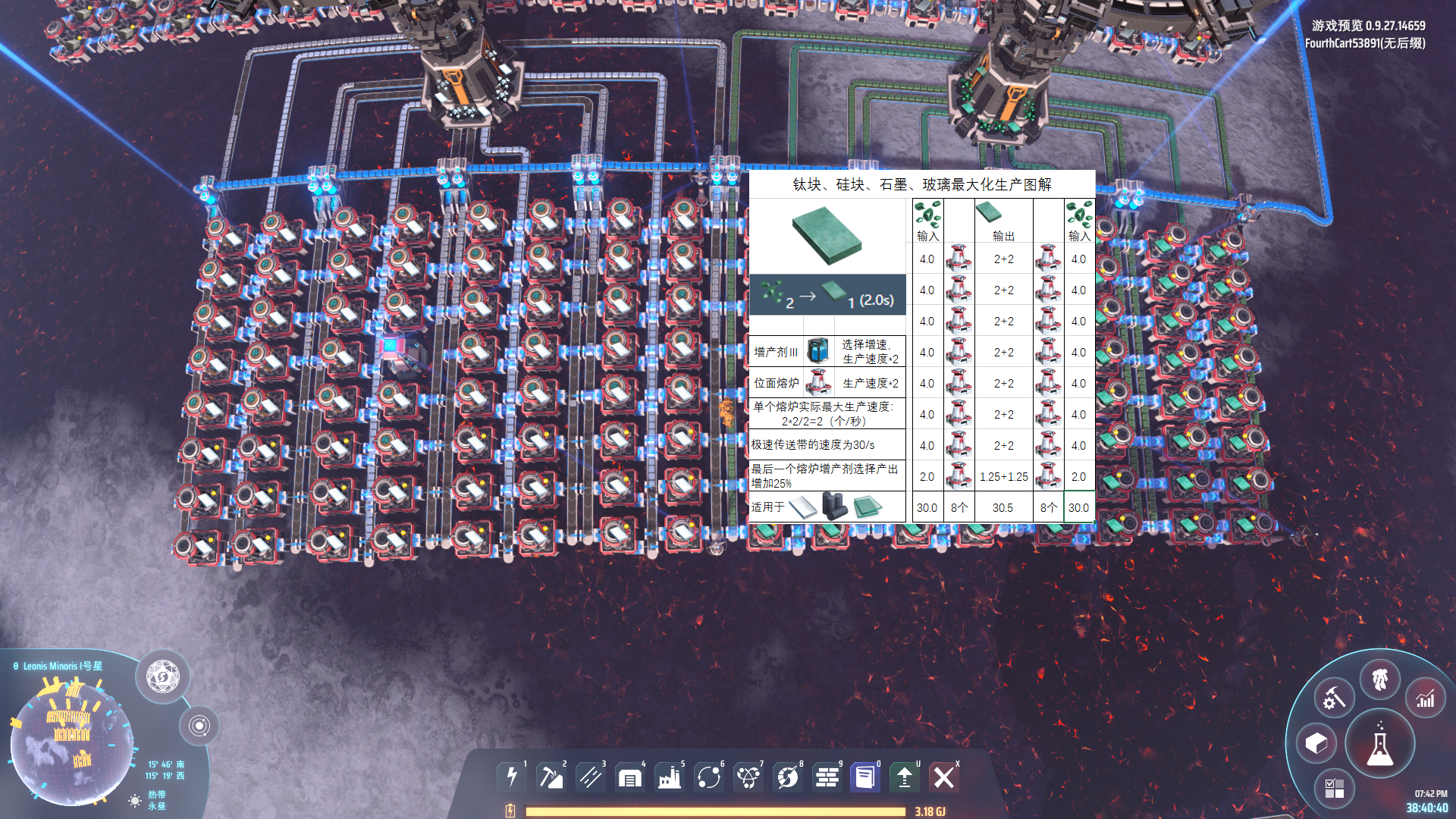The image size is (1456, 819).
Task: Select the upgrade tool marked U
Action: pyautogui.click(x=906, y=777)
